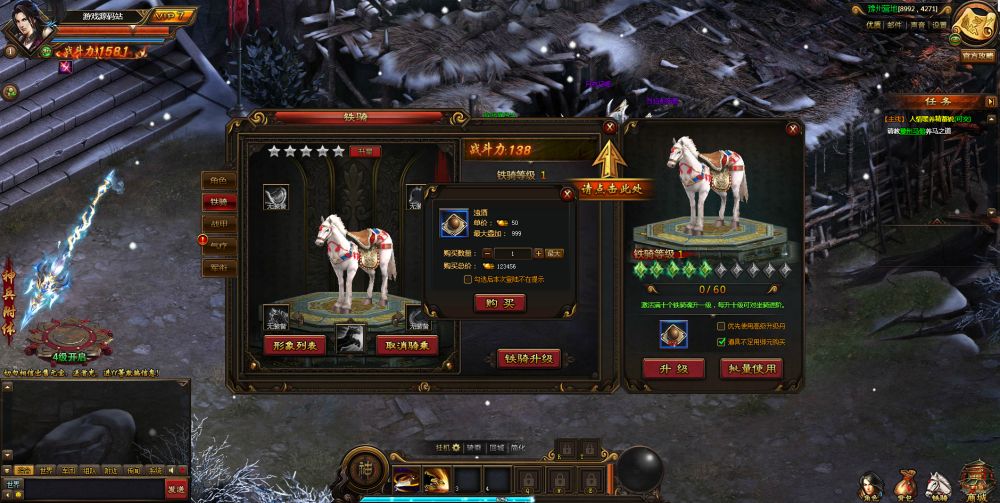1000x503 pixels.
Task: Increase purchase quantity with the plus button
Action: tap(538, 254)
